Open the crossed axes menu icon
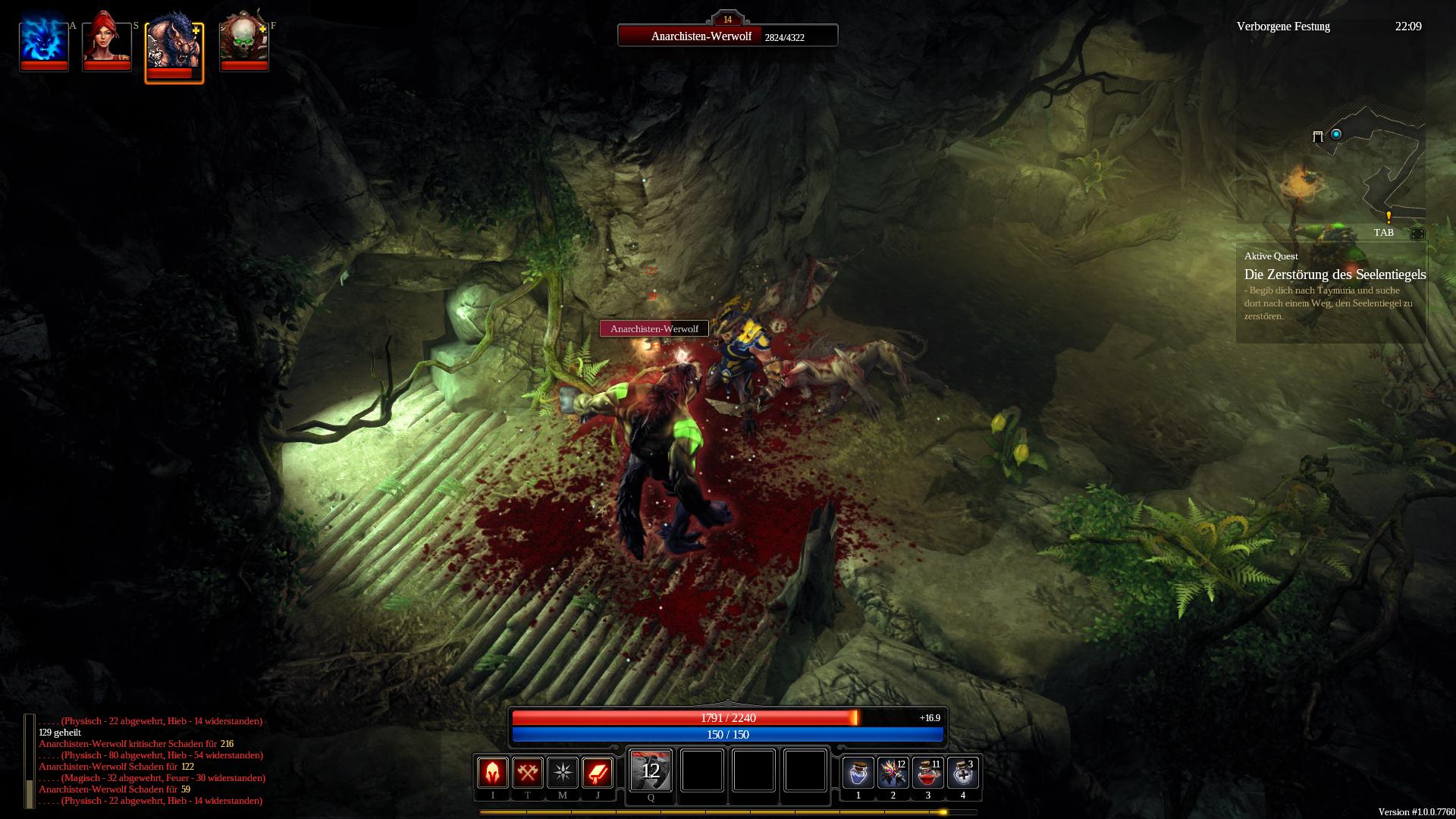 pyautogui.click(x=528, y=772)
